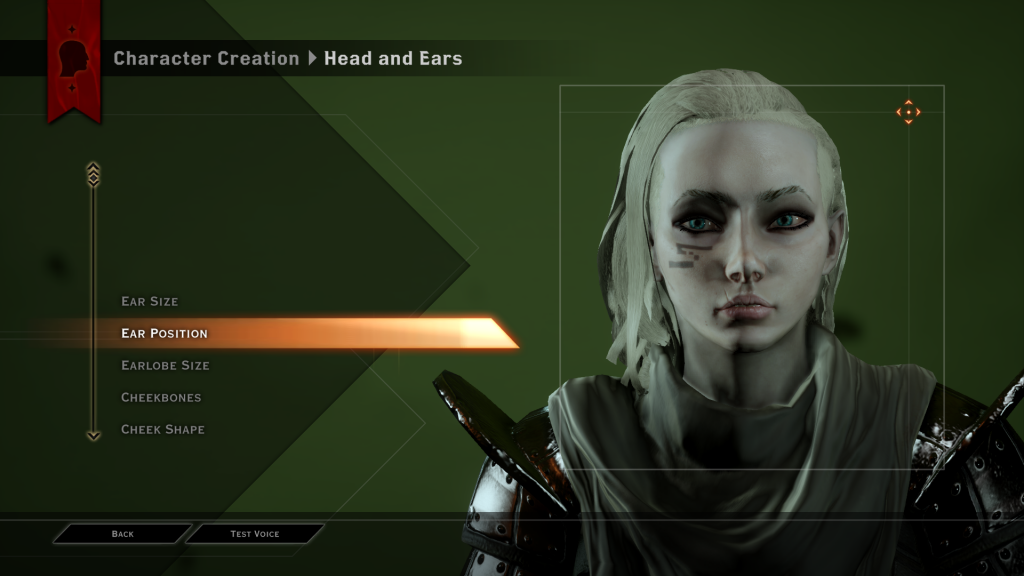Image resolution: width=1024 pixels, height=576 pixels.
Task: Select the Ear Size option
Action: pyautogui.click(x=150, y=301)
